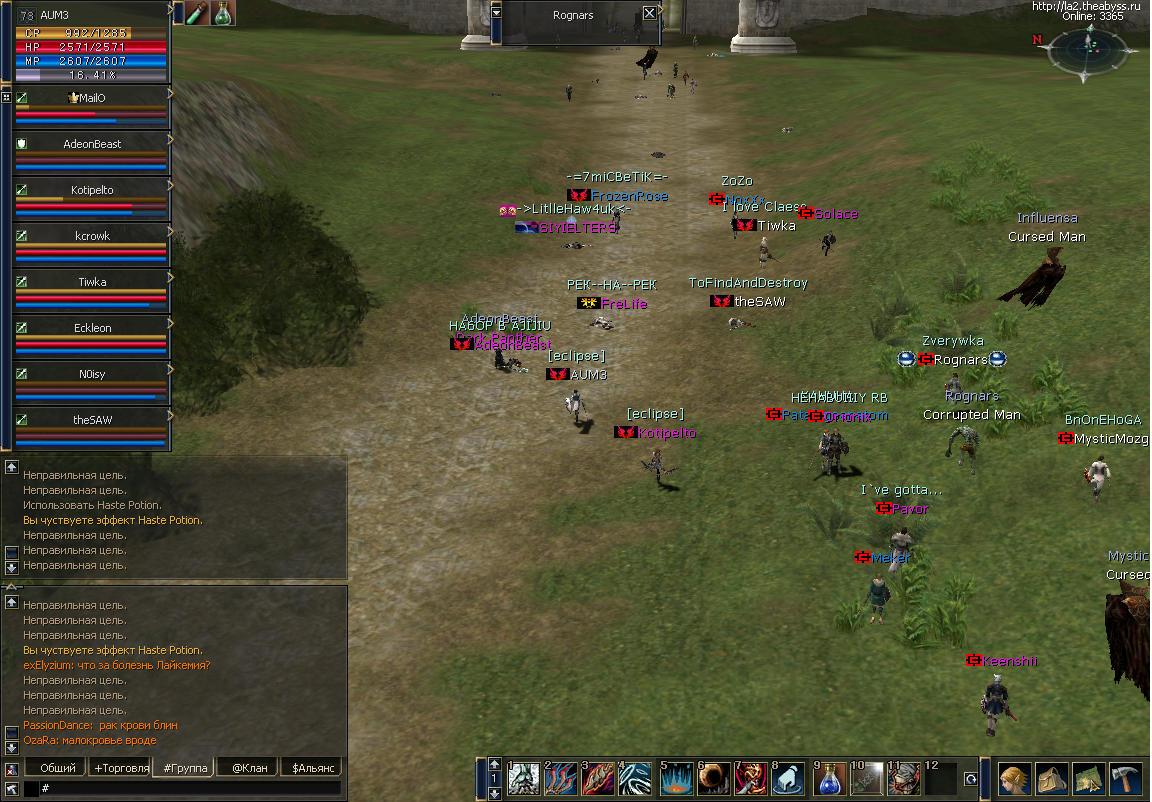Close the Rognars target window
Viewport: 1152px width, 802px height.
pyautogui.click(x=650, y=13)
